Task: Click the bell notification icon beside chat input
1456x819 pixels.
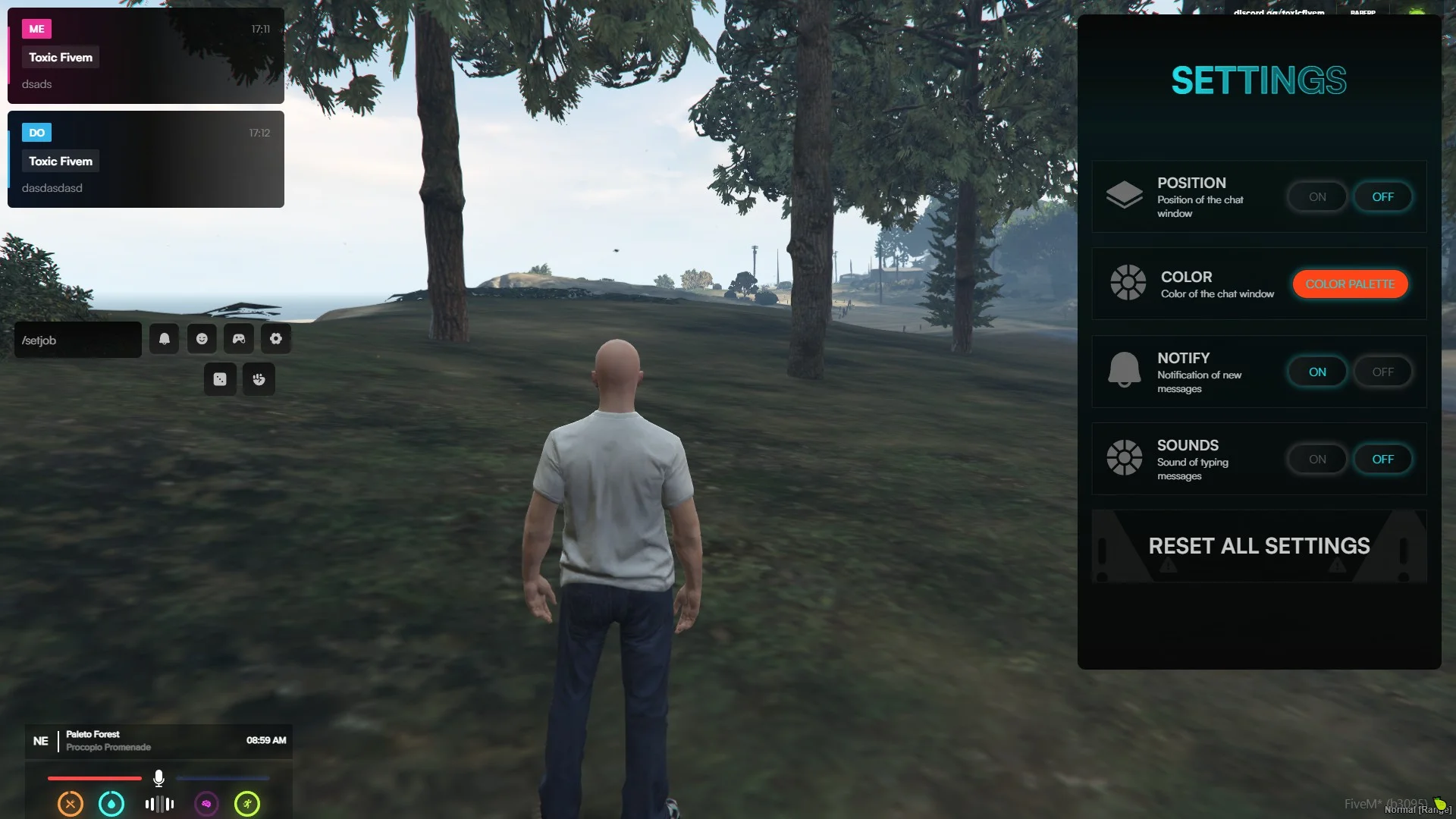Action: coord(165,339)
